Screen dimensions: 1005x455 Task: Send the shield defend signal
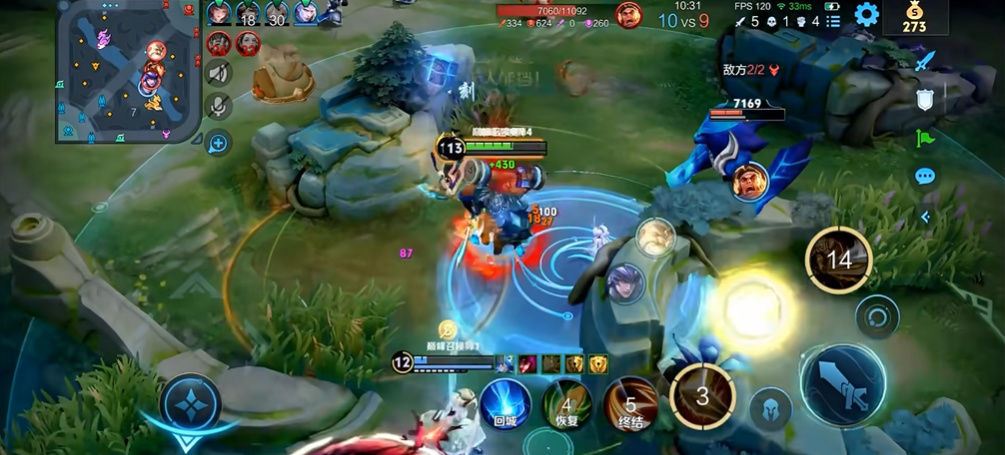pos(925,99)
